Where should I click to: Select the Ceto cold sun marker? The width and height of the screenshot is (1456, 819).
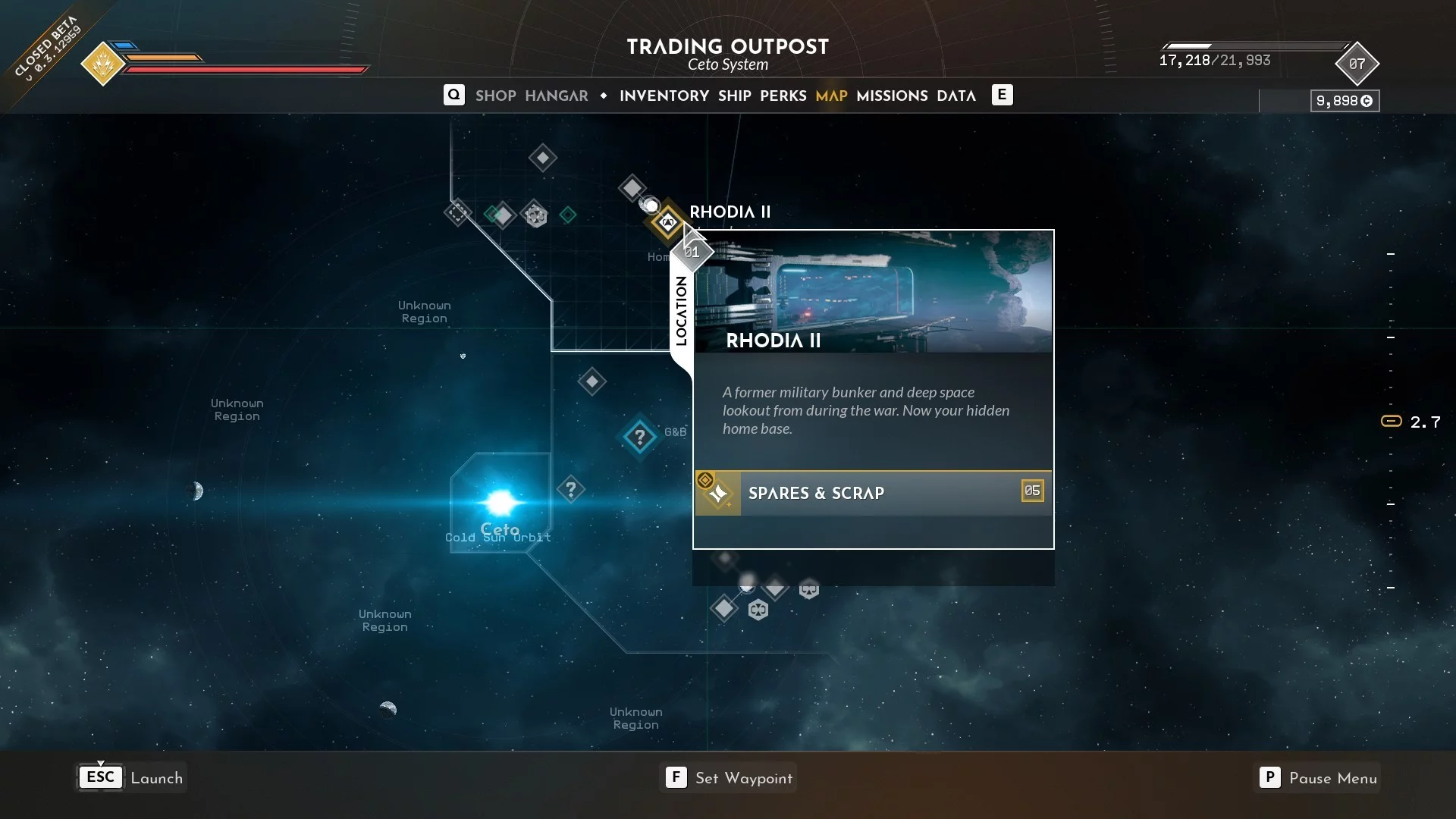[500, 503]
